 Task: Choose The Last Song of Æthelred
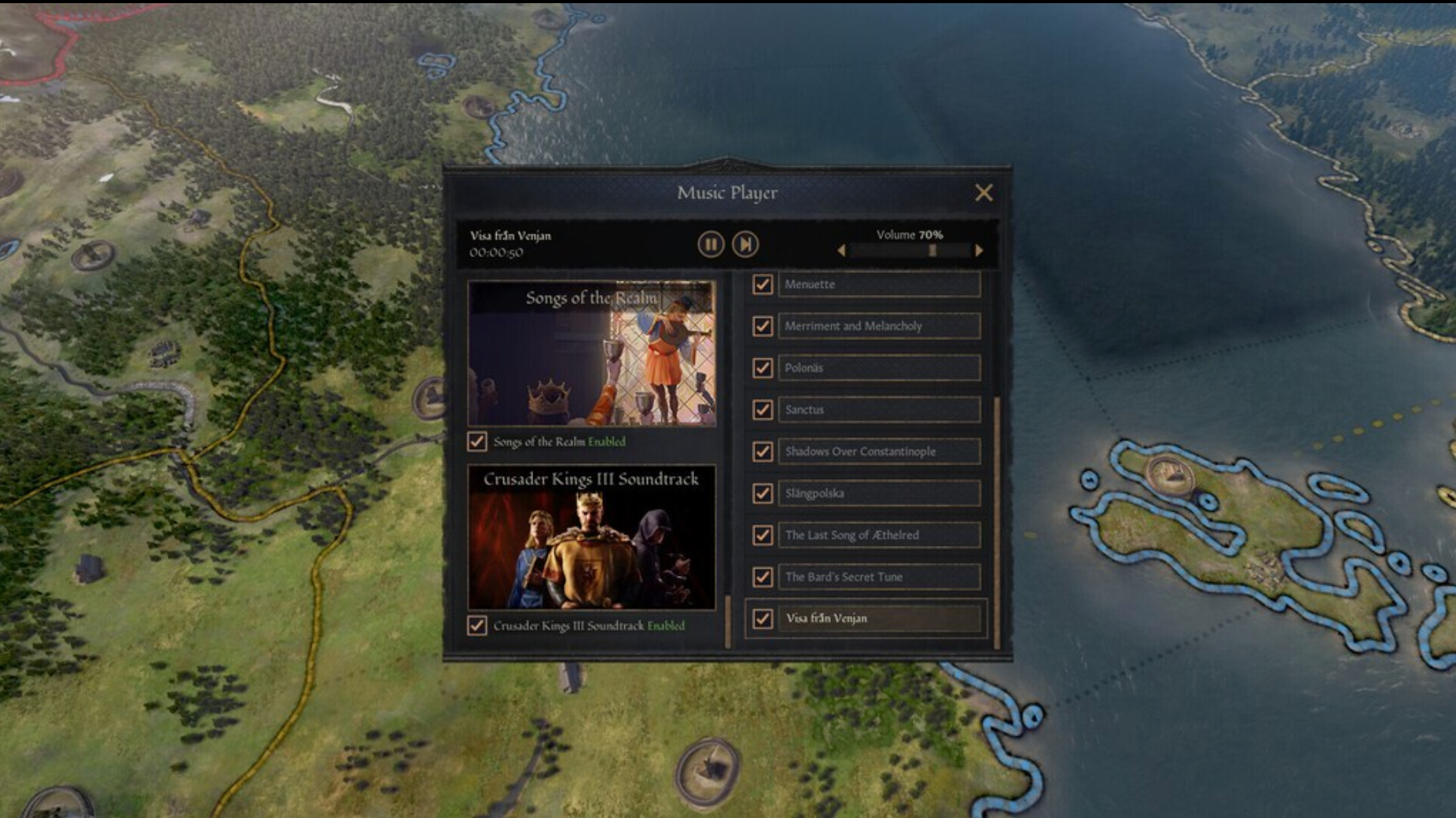click(877, 535)
